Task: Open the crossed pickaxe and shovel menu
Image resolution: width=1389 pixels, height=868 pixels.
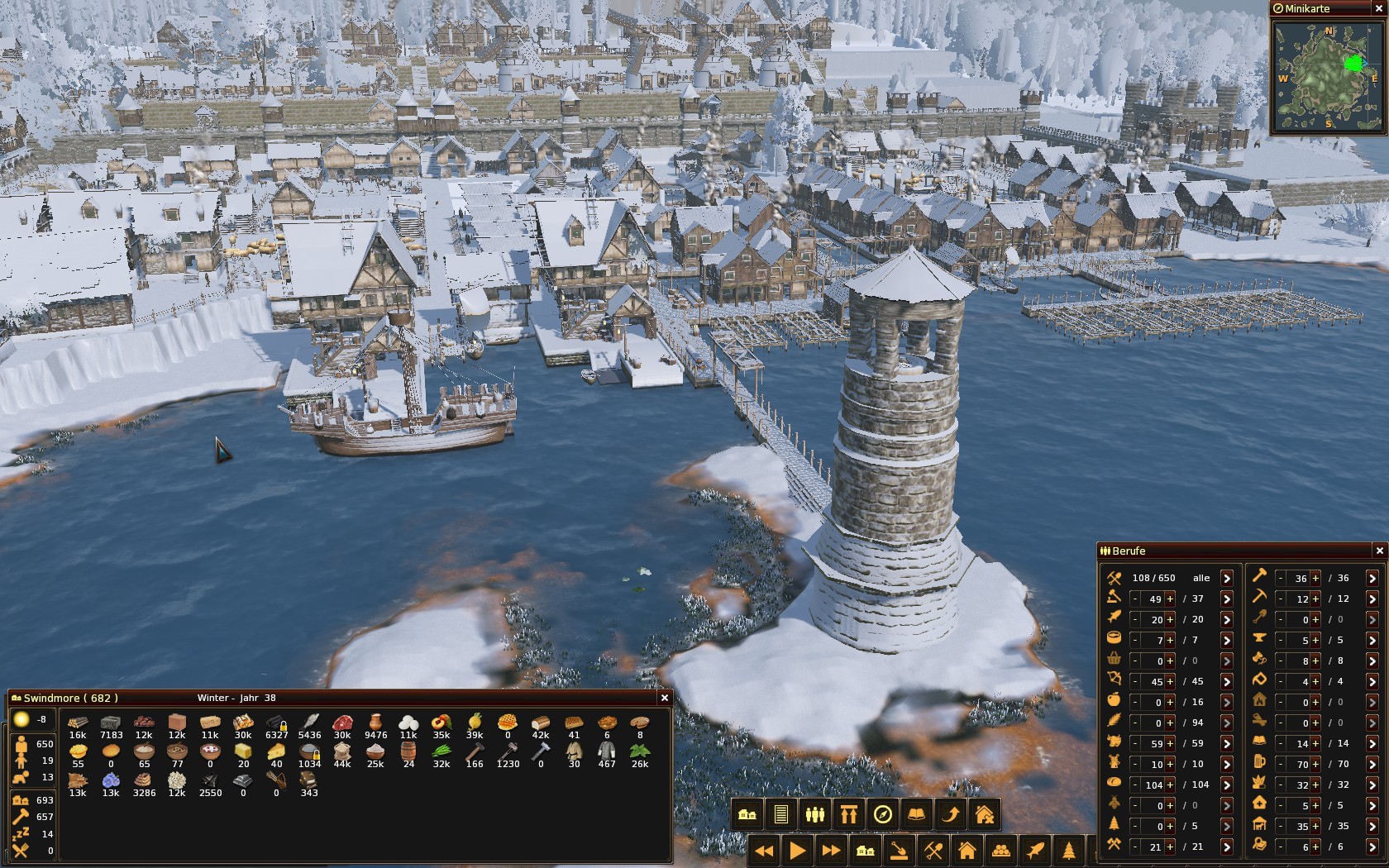Action: tap(933, 850)
